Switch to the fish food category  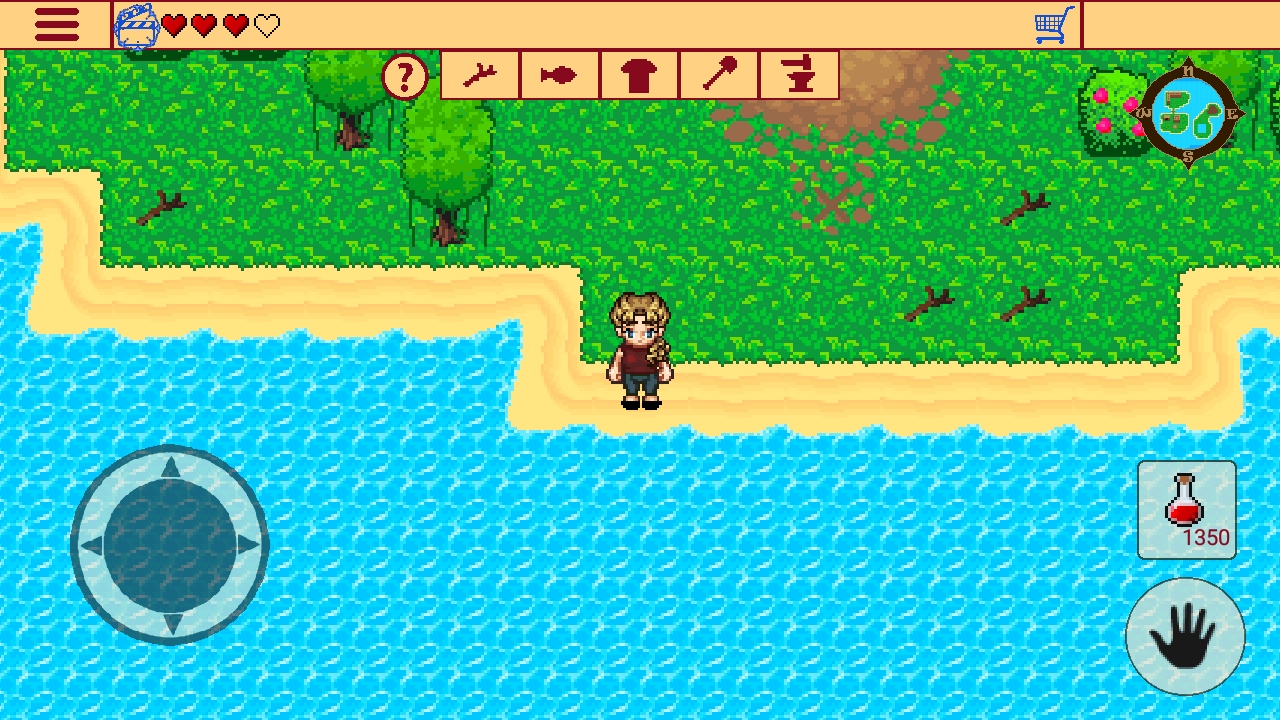tap(560, 75)
